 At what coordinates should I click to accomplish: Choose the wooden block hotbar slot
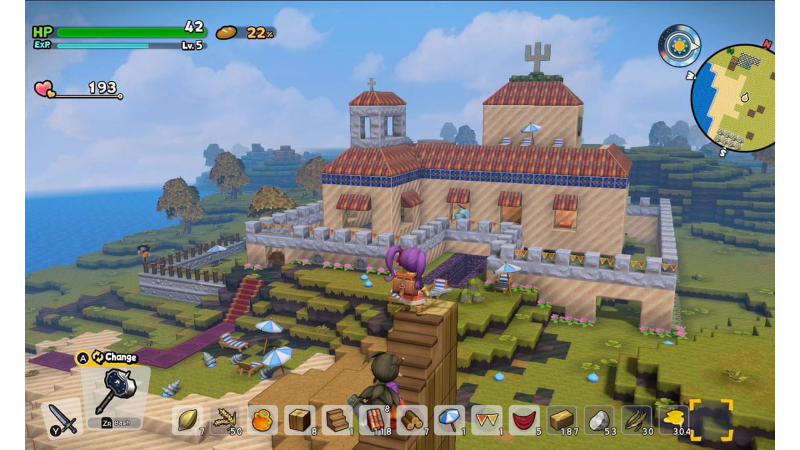(x=299, y=419)
